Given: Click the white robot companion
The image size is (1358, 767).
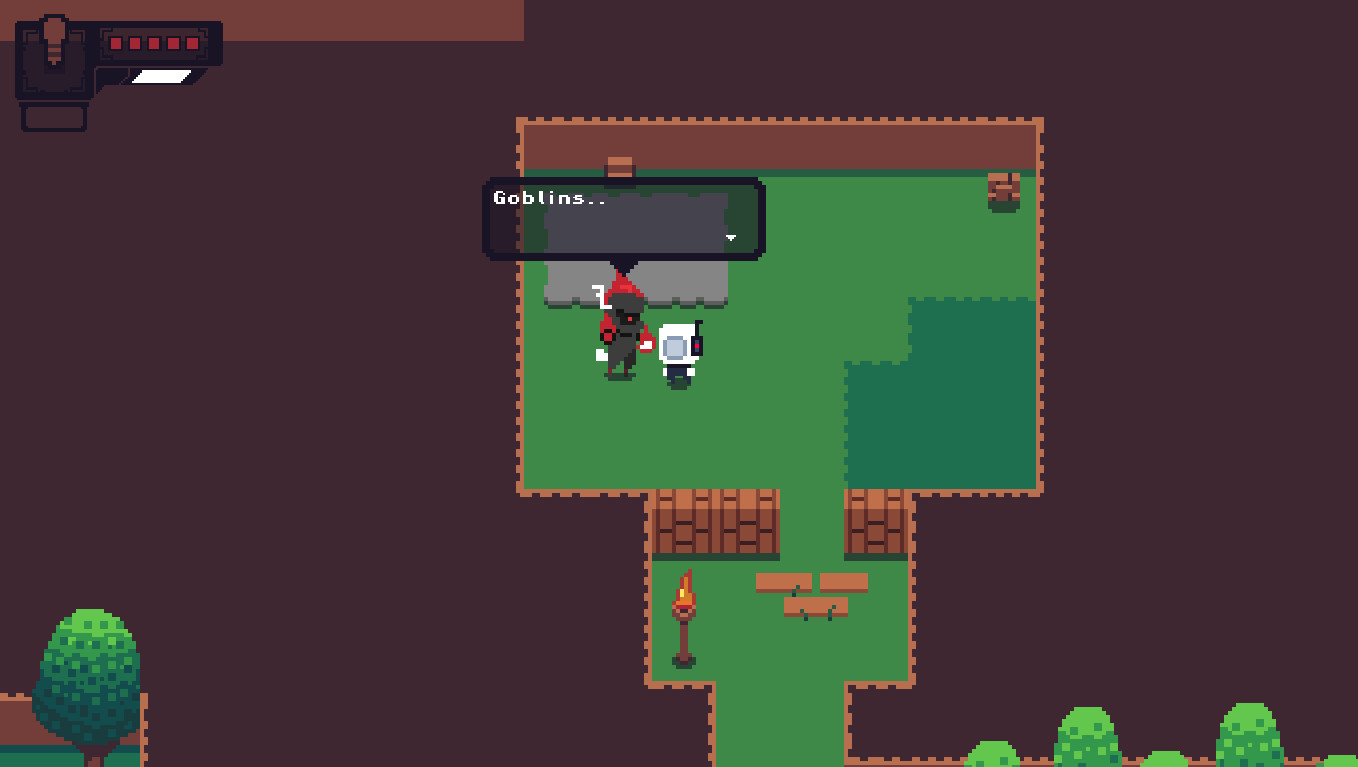Looking at the screenshot, I should coord(678,350).
